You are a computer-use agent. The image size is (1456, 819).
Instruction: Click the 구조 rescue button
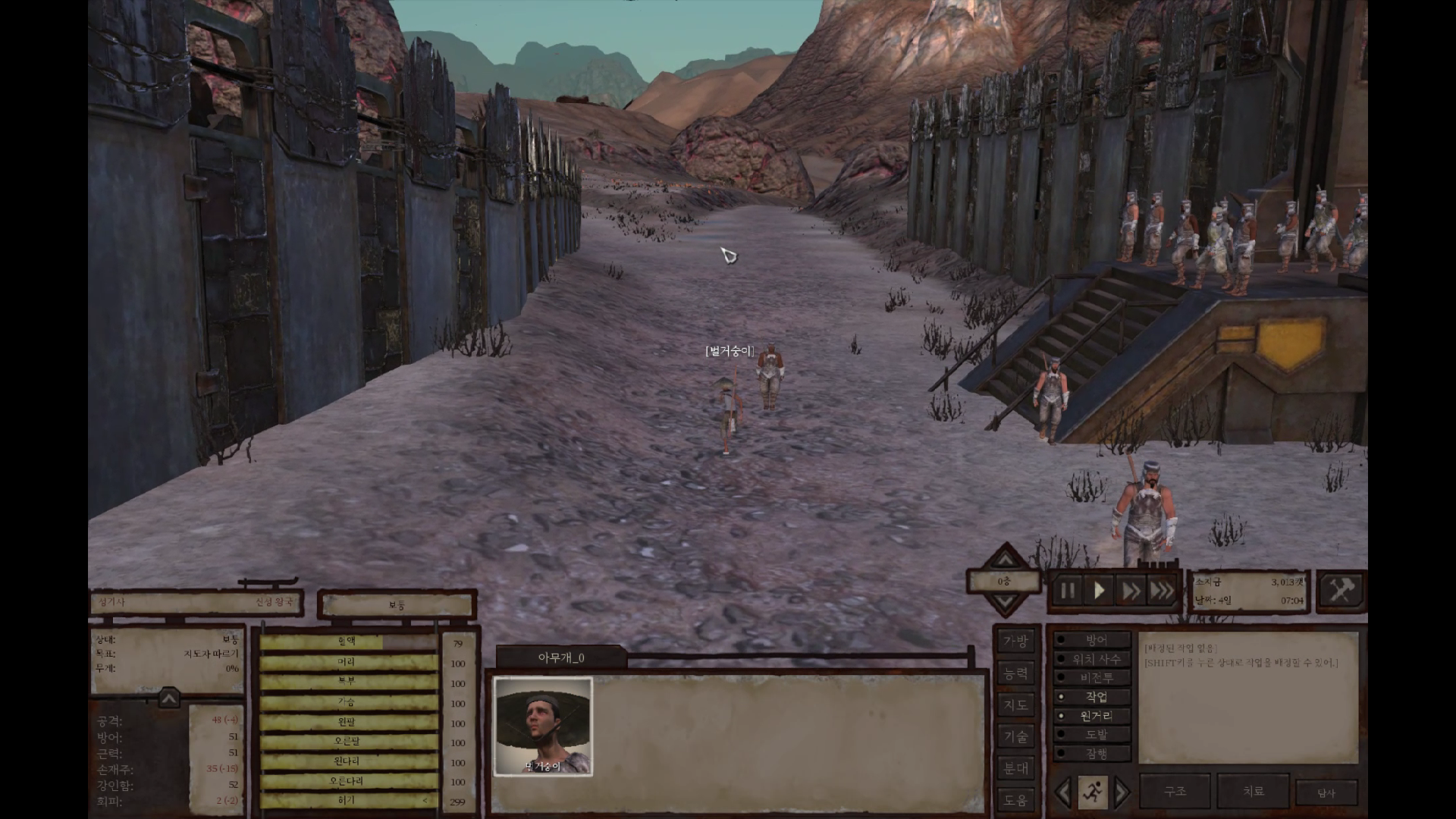point(1175,792)
